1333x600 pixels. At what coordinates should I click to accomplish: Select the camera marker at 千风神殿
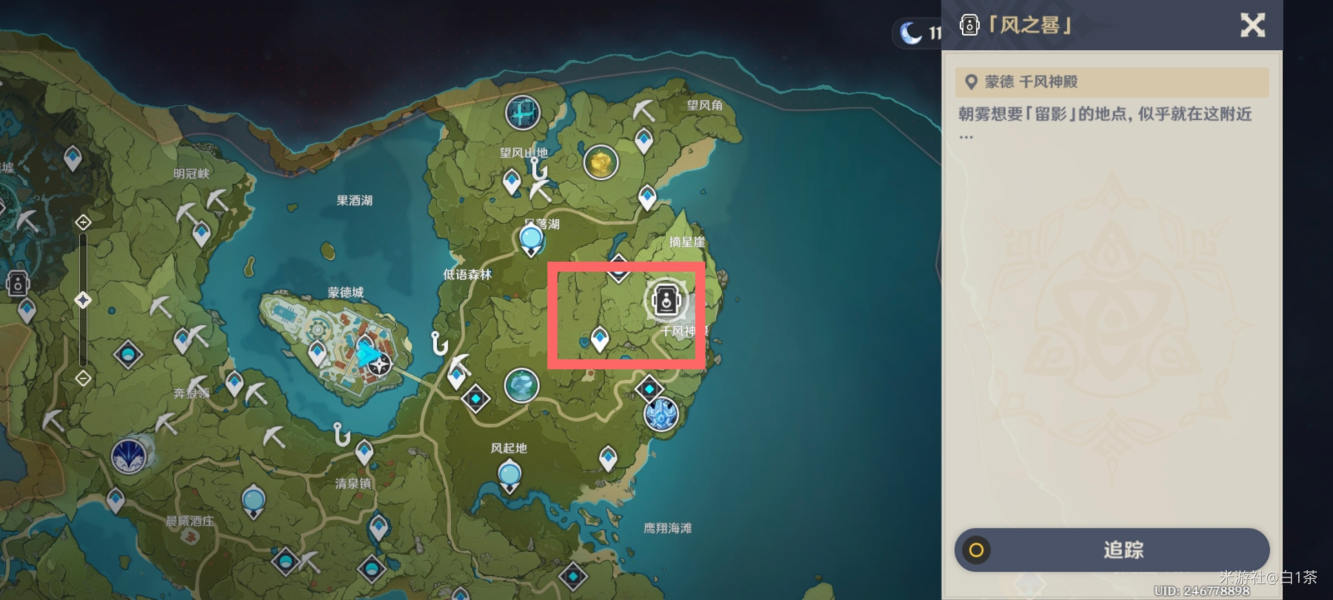click(666, 300)
